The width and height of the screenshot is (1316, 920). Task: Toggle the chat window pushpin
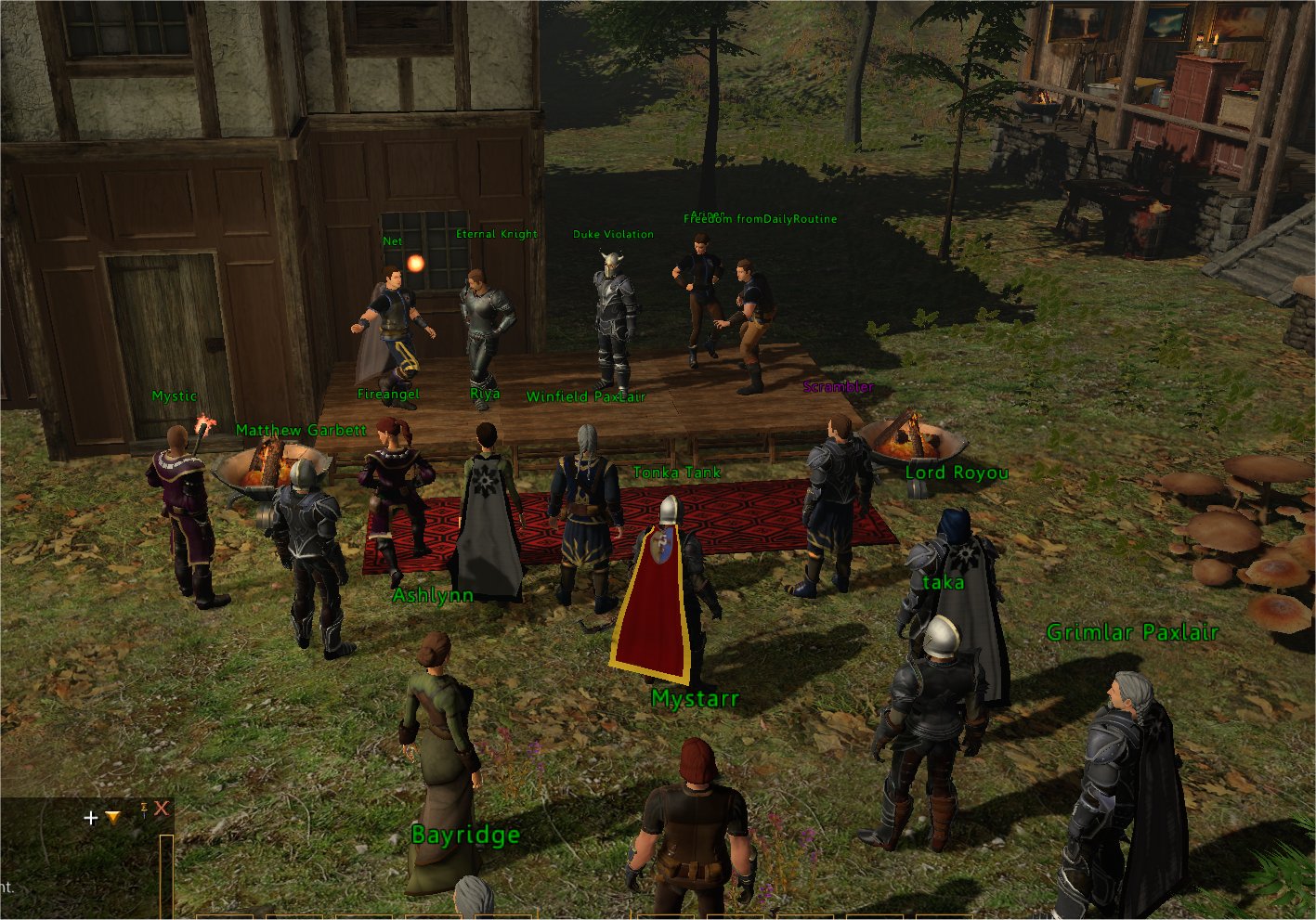pos(144,809)
